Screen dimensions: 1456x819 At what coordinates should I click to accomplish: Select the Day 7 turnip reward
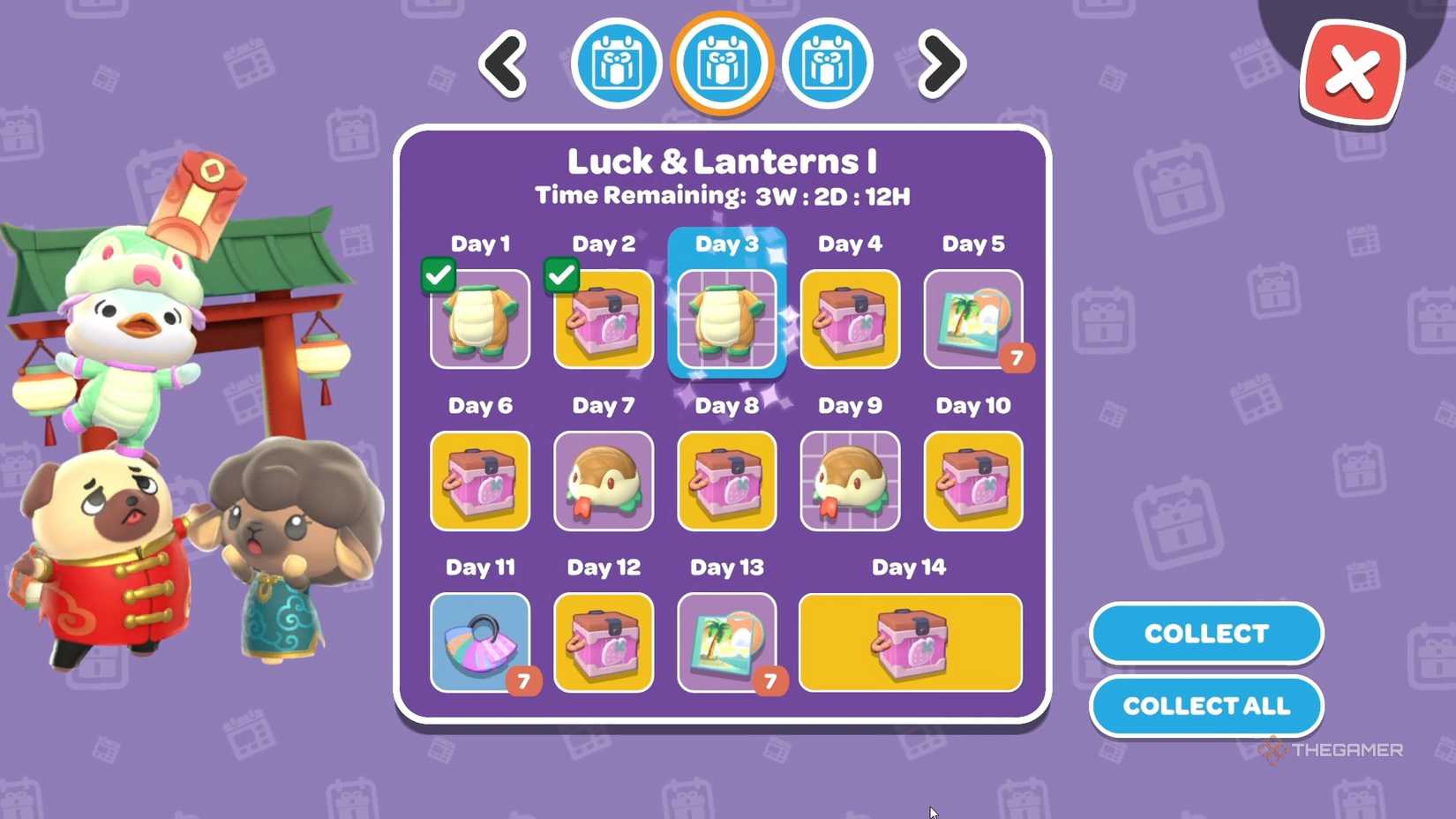tap(604, 482)
